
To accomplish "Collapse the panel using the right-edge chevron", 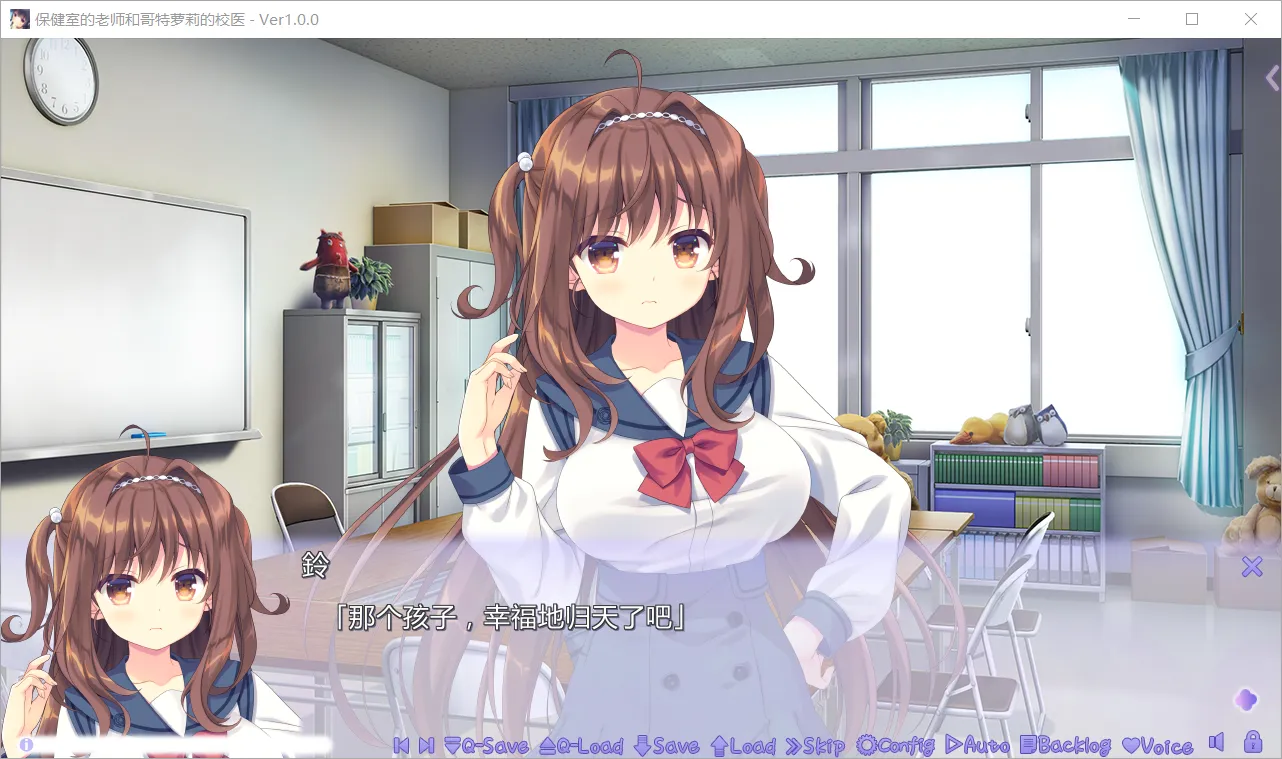I will pyautogui.click(x=1272, y=78).
